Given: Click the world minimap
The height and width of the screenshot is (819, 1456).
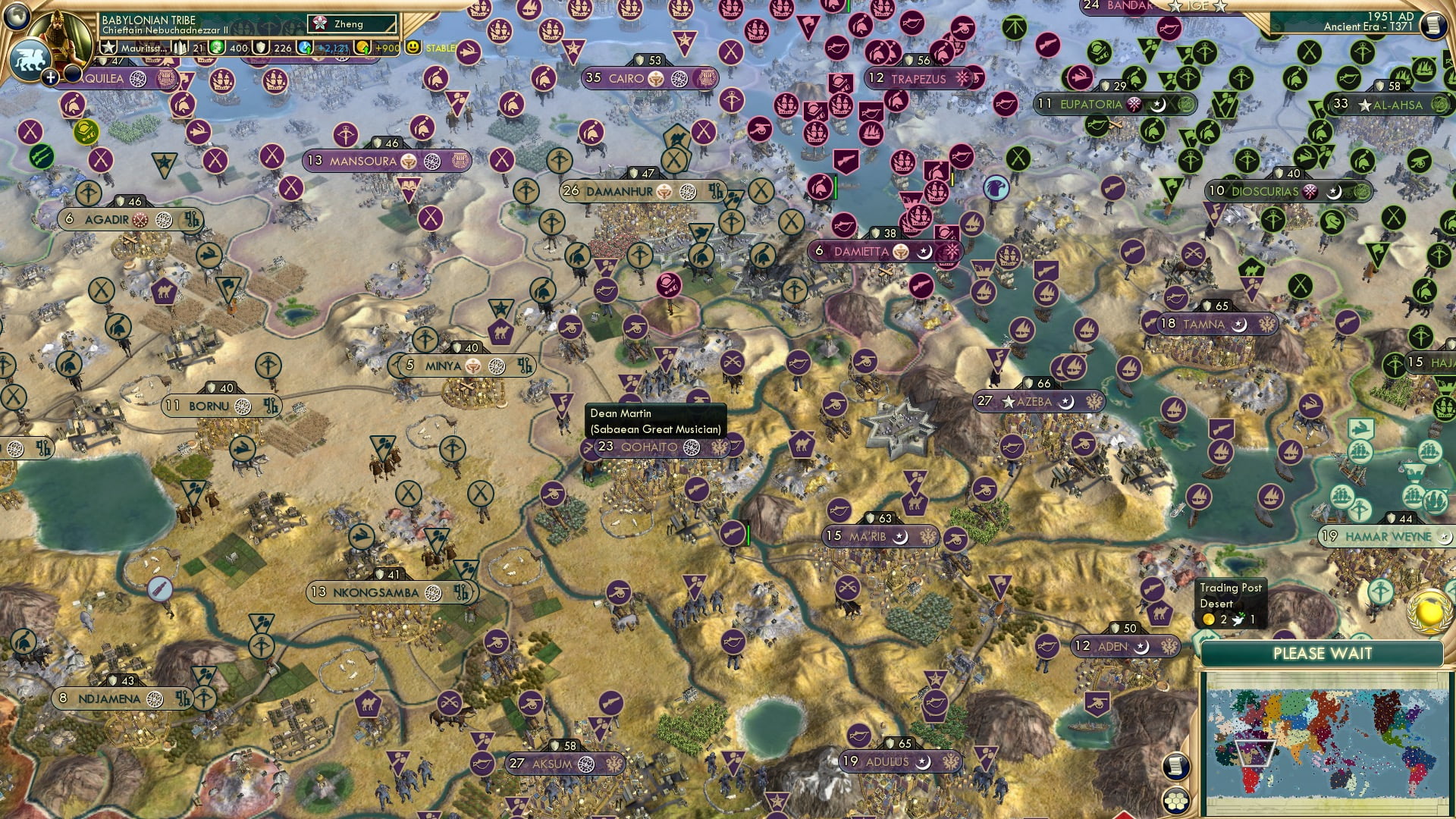Looking at the screenshot, I should [x=1326, y=742].
